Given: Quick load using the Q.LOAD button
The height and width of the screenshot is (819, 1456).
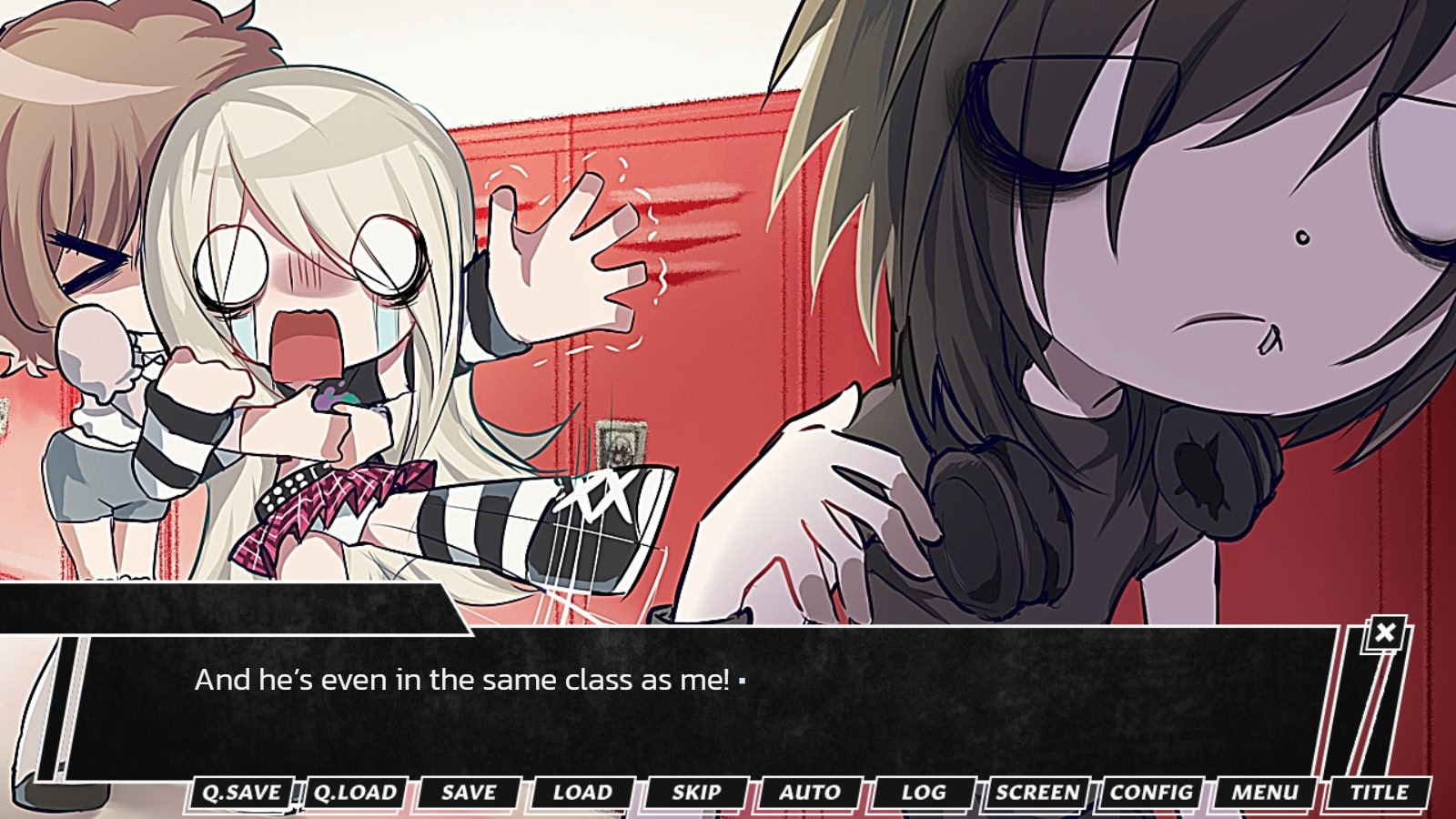Looking at the screenshot, I should coord(354,793).
